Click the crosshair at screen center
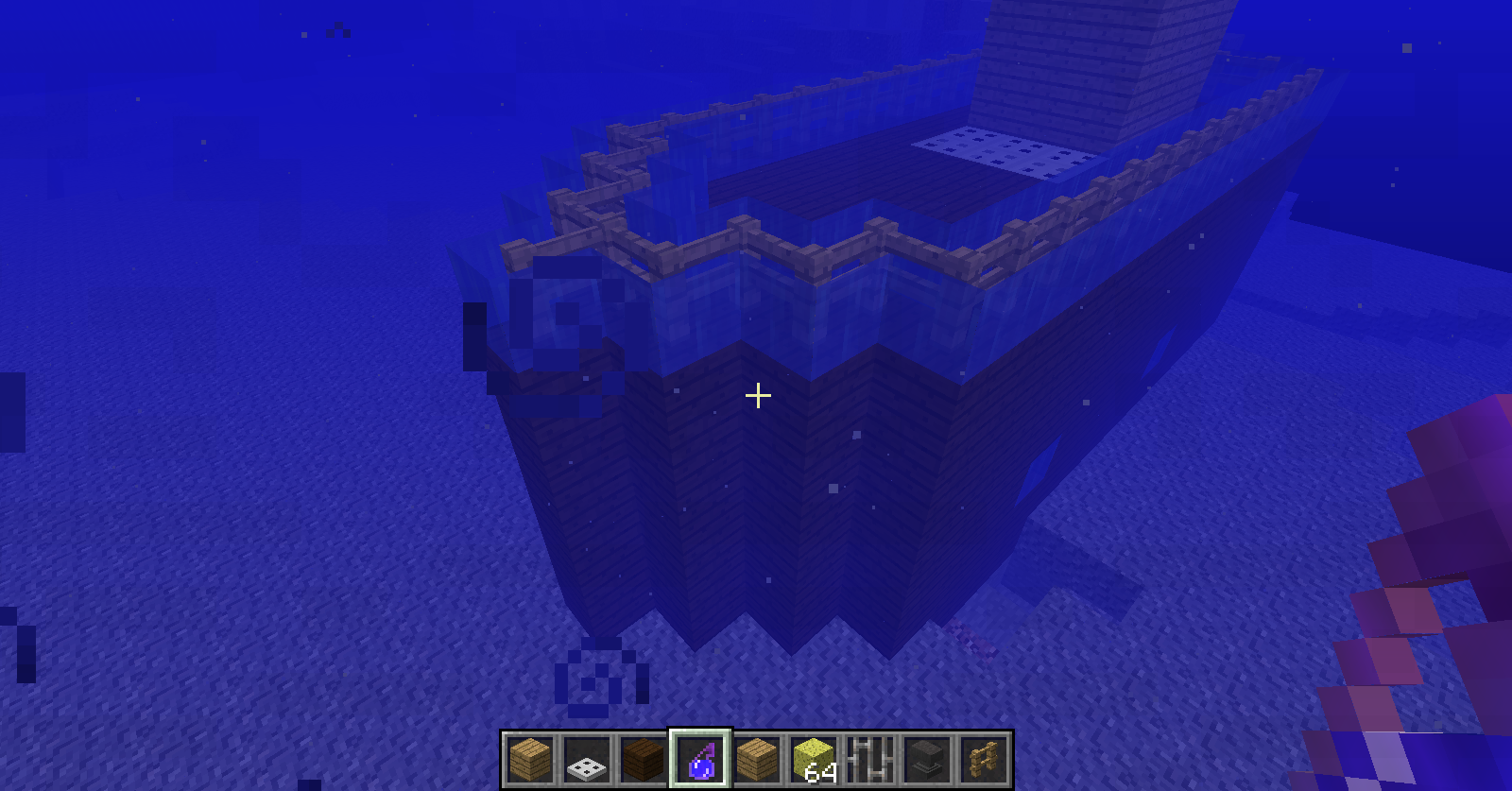Image resolution: width=1512 pixels, height=791 pixels. pyautogui.click(x=757, y=396)
